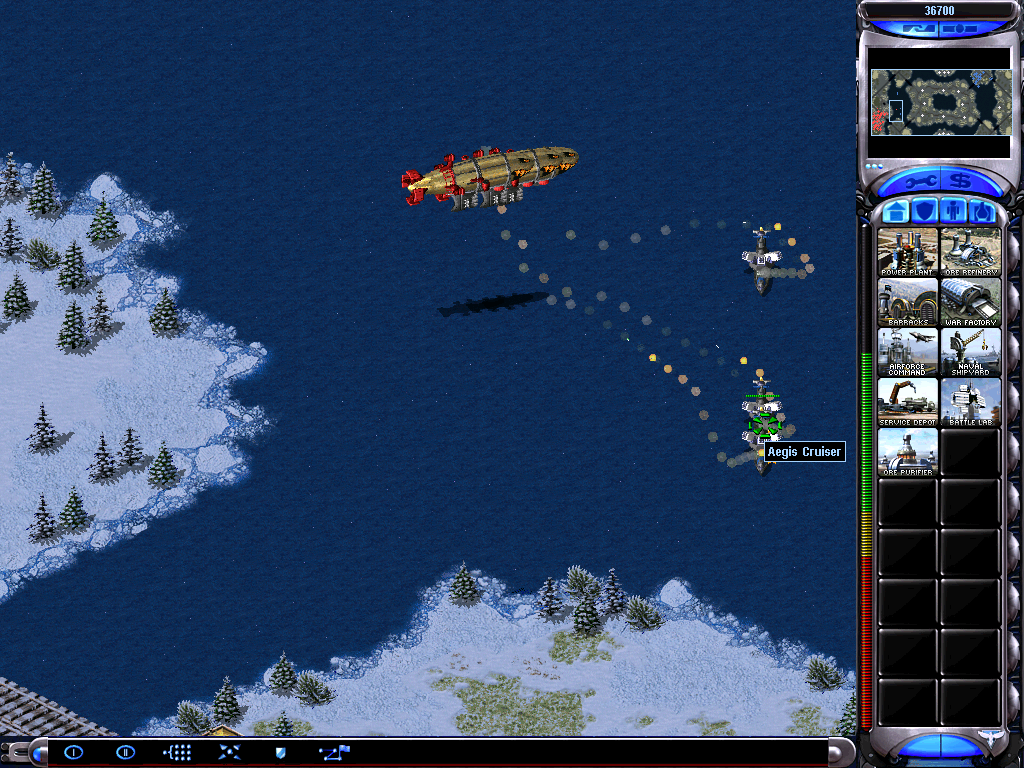Activate the waypoint planning mode button

(333, 752)
